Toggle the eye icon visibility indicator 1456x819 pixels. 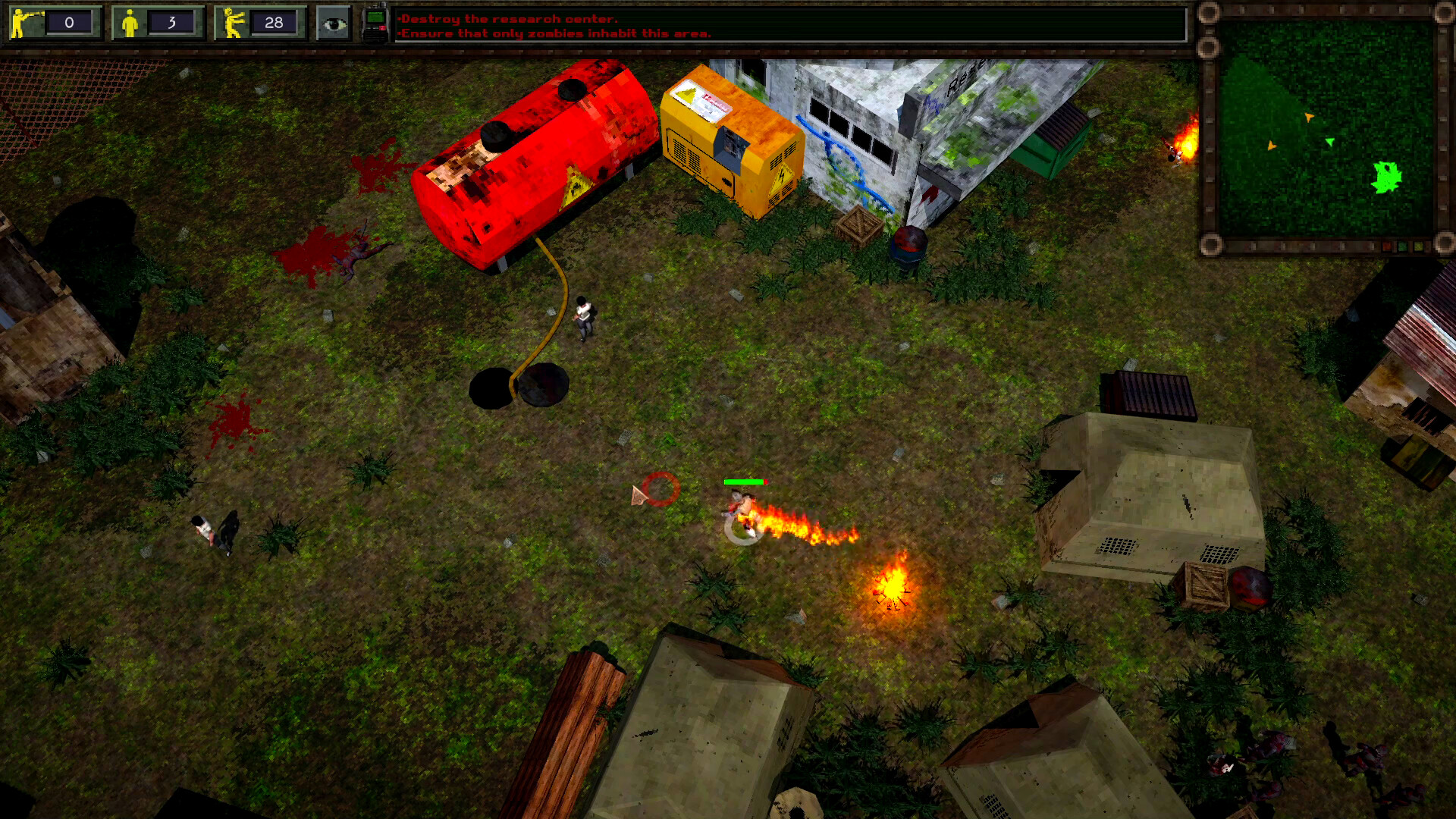point(335,23)
